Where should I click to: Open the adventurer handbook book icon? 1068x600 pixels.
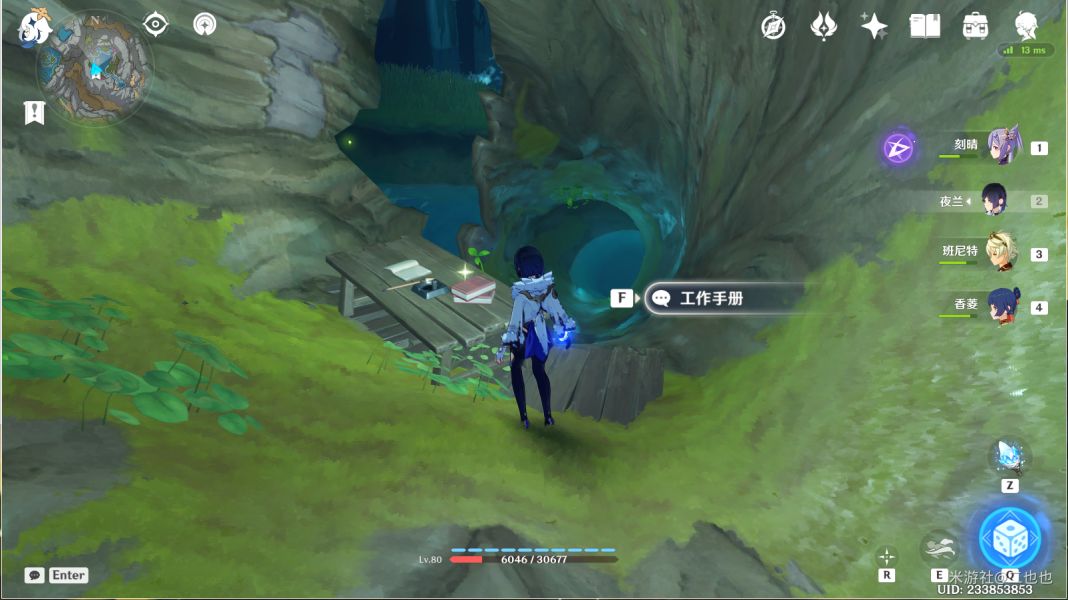click(x=925, y=26)
